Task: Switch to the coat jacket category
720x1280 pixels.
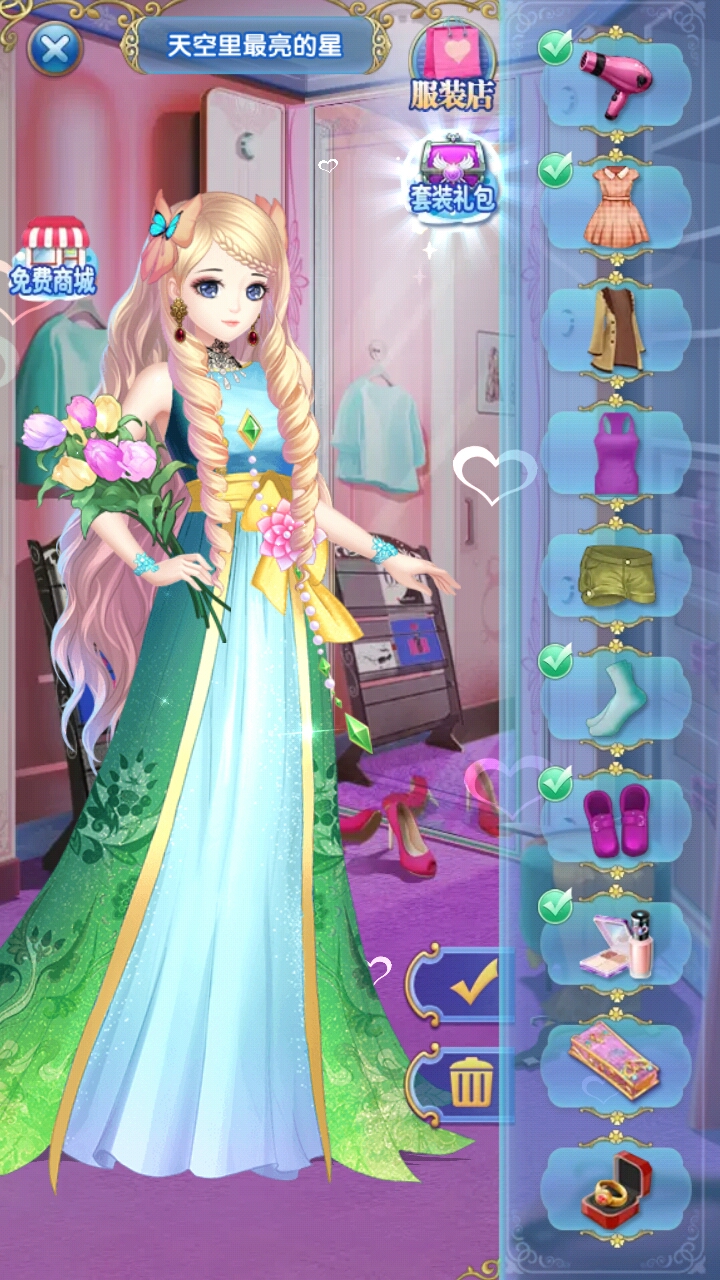Action: tap(614, 328)
